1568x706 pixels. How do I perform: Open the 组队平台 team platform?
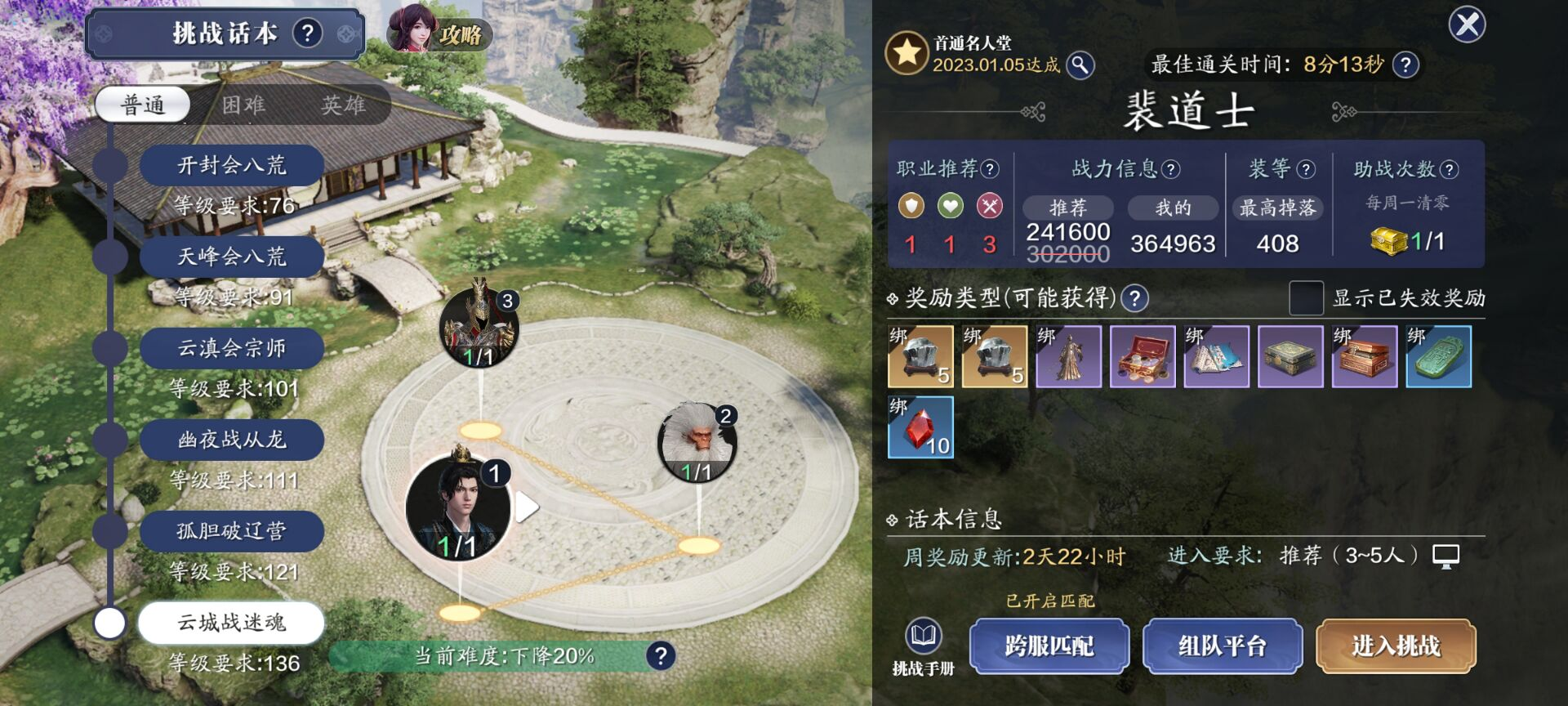click(1222, 646)
